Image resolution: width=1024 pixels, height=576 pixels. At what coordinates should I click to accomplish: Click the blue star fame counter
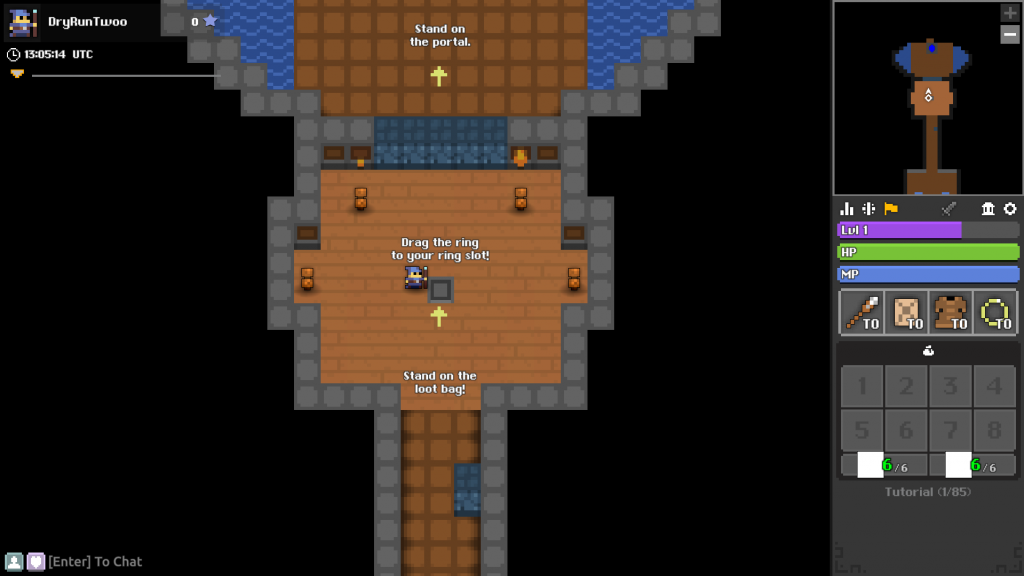210,21
